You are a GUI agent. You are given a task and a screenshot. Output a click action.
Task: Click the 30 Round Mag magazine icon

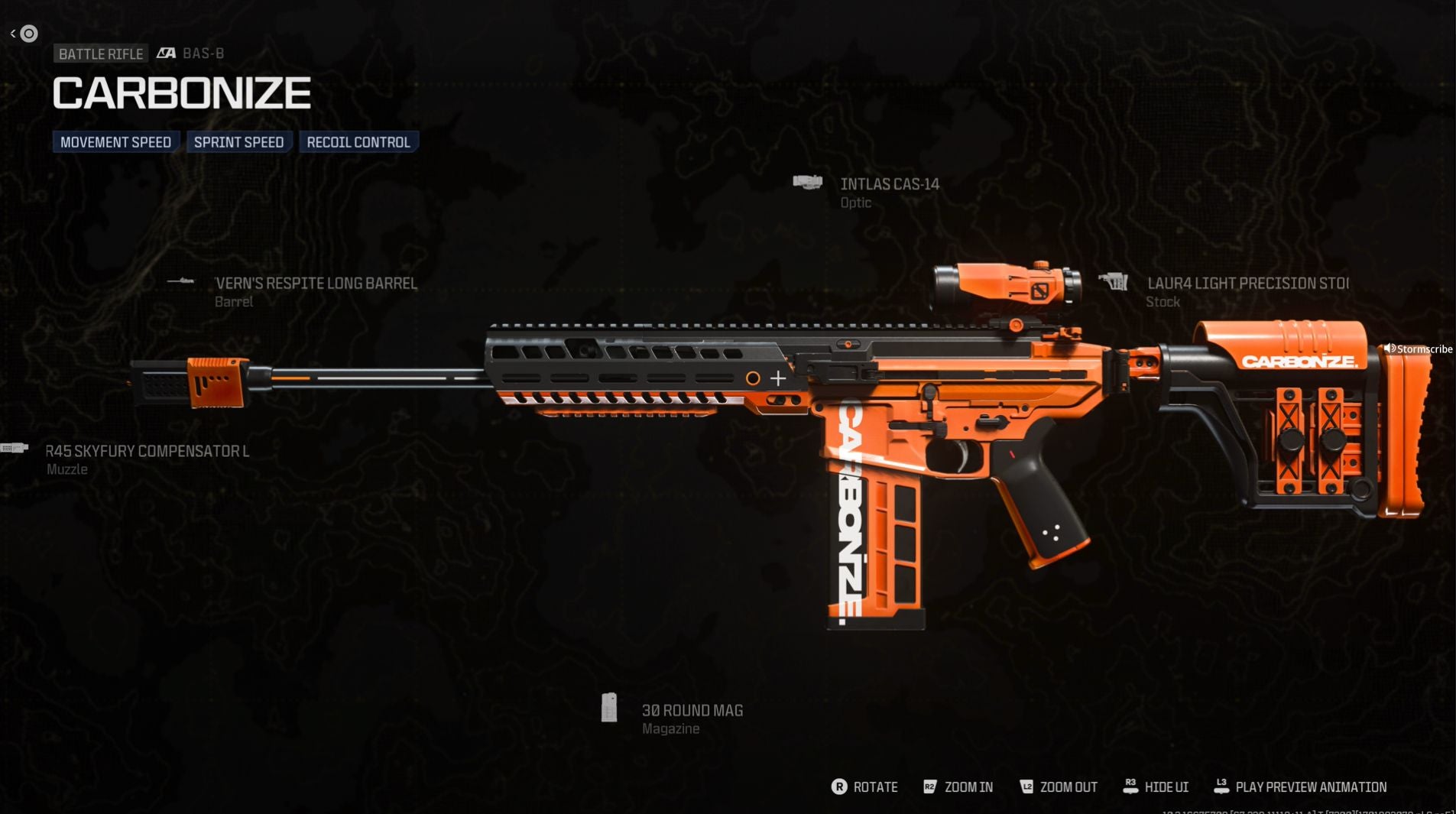609,709
